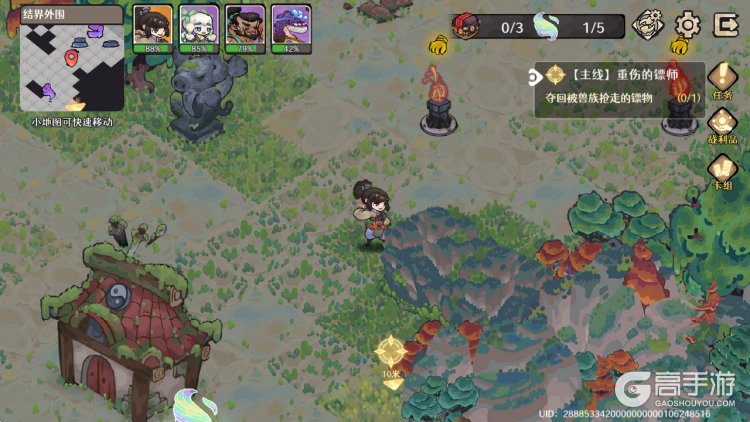Open the gear settings menu
Image resolution: width=750 pixels, height=422 pixels.
(688, 24)
